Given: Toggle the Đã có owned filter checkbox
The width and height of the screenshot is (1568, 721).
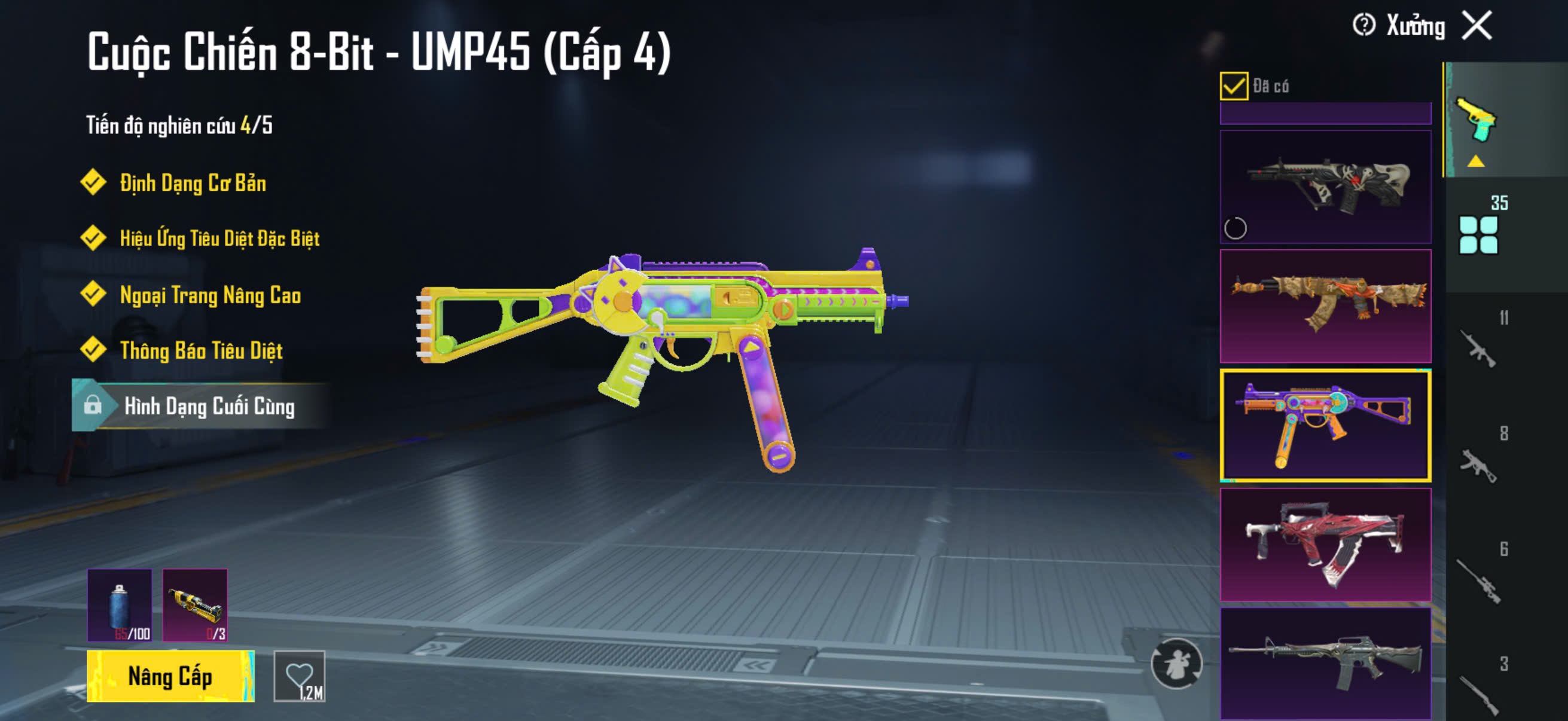Looking at the screenshot, I should pos(1233,85).
